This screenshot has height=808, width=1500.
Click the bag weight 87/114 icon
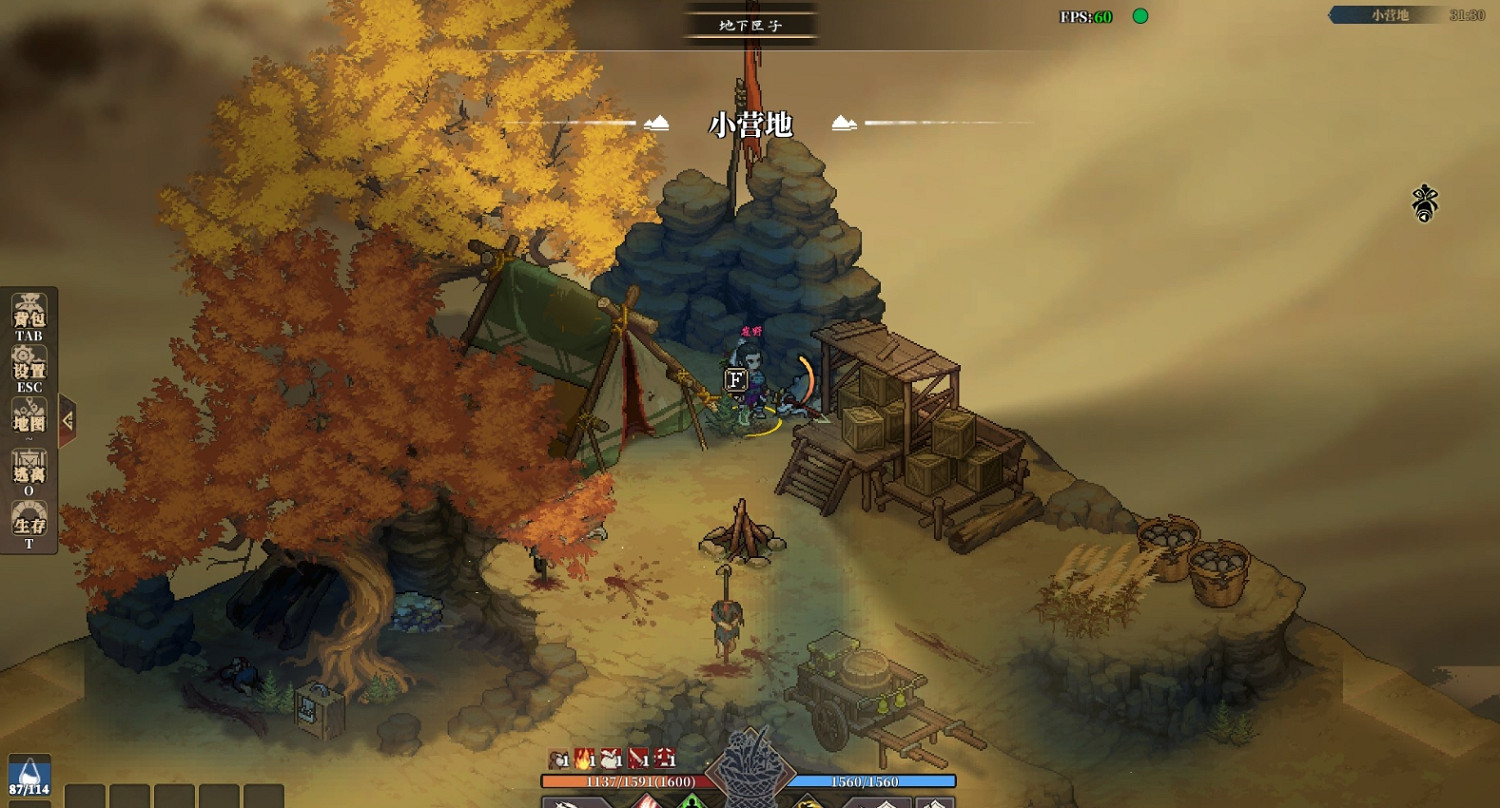(29, 776)
